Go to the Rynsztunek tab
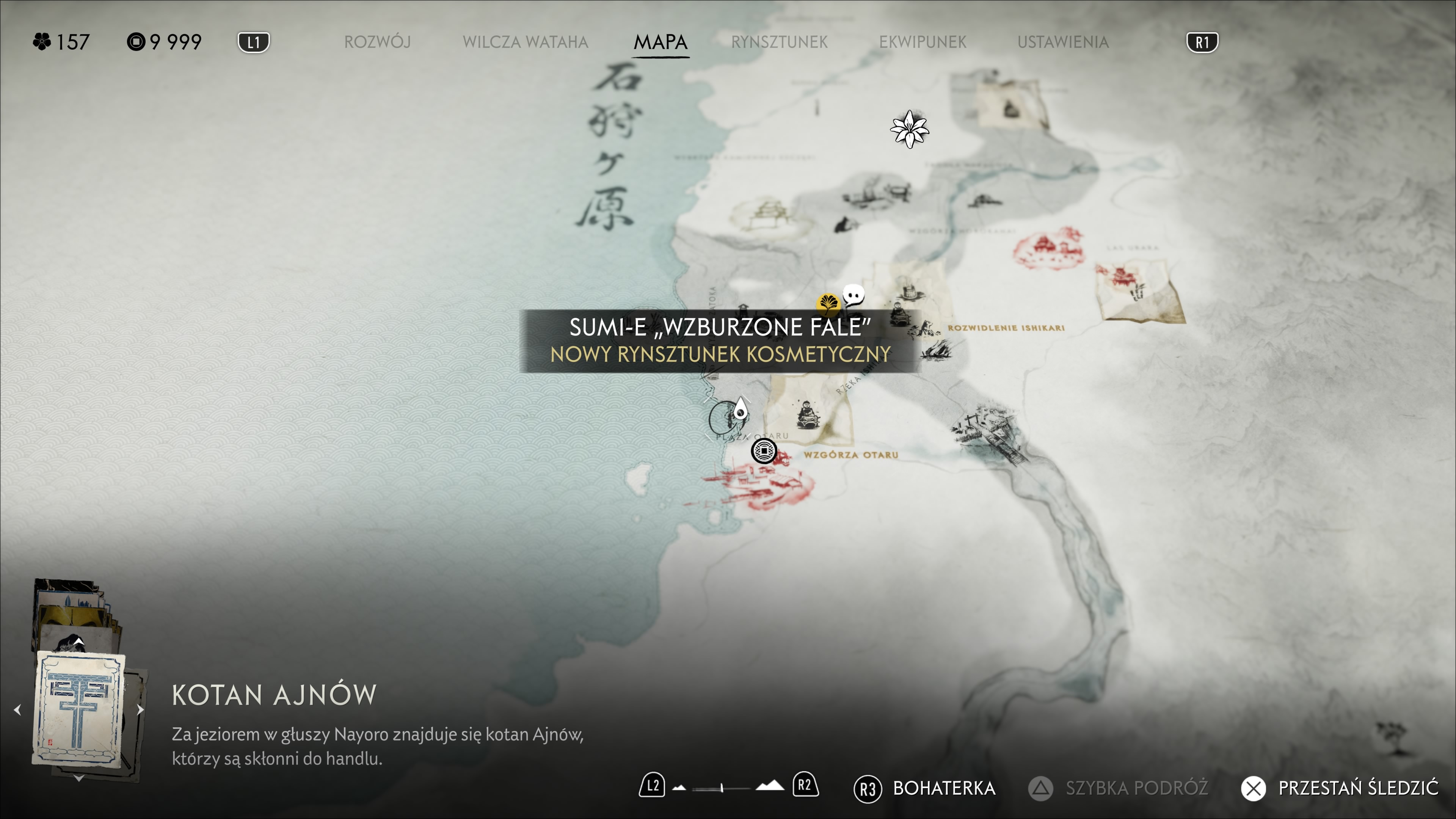Viewport: 1456px width, 819px height. click(x=779, y=42)
